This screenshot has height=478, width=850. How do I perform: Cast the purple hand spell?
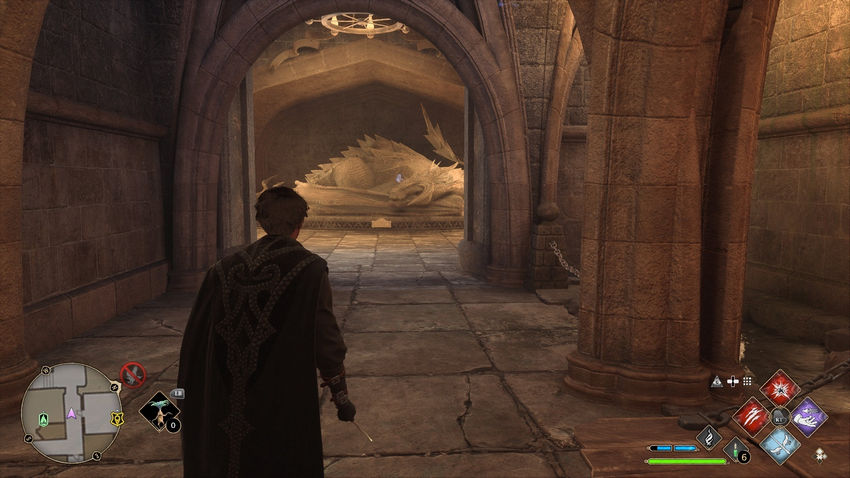[807, 416]
